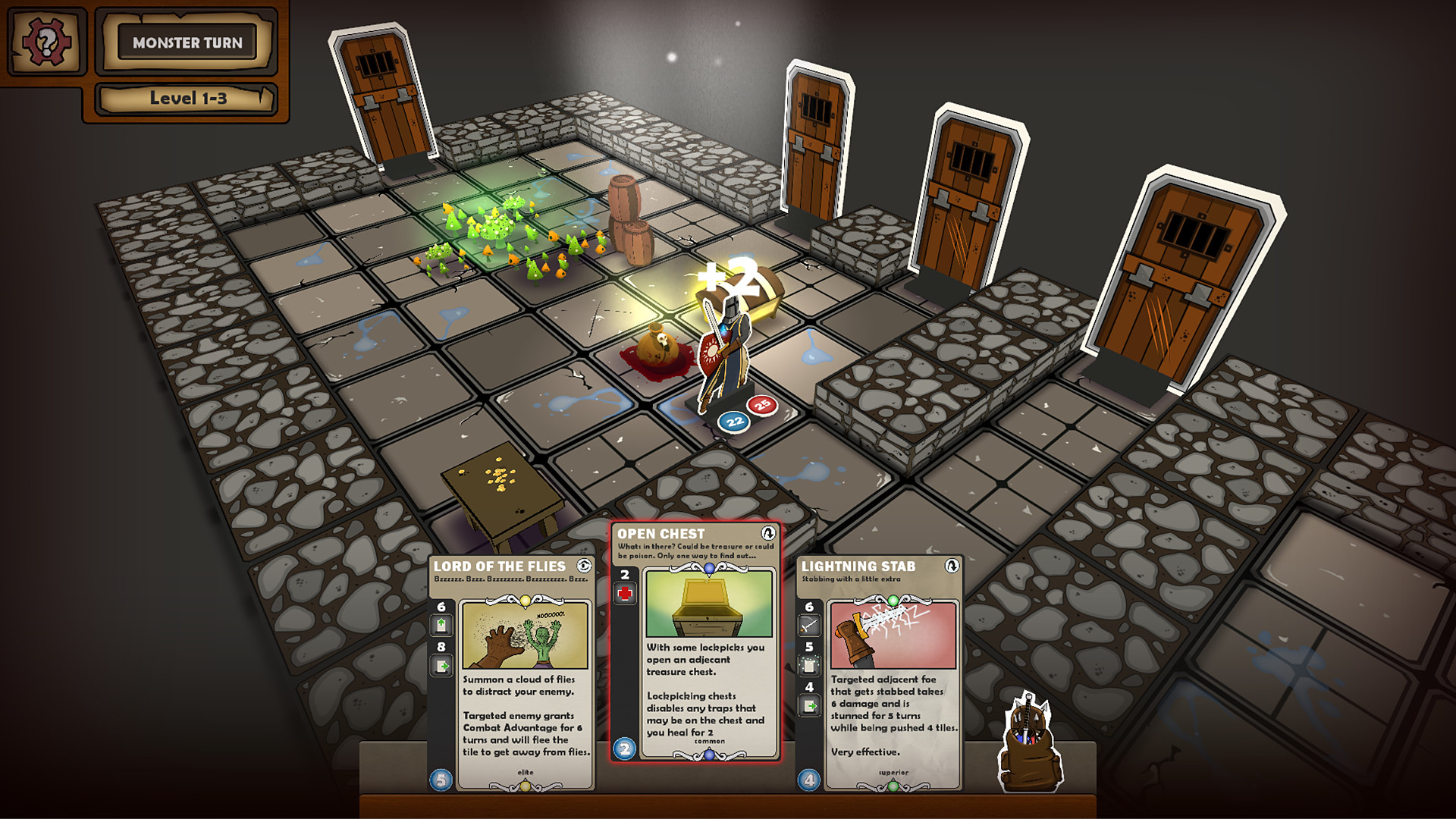Click the eye icon on Lord of the Flies card

pos(584,566)
